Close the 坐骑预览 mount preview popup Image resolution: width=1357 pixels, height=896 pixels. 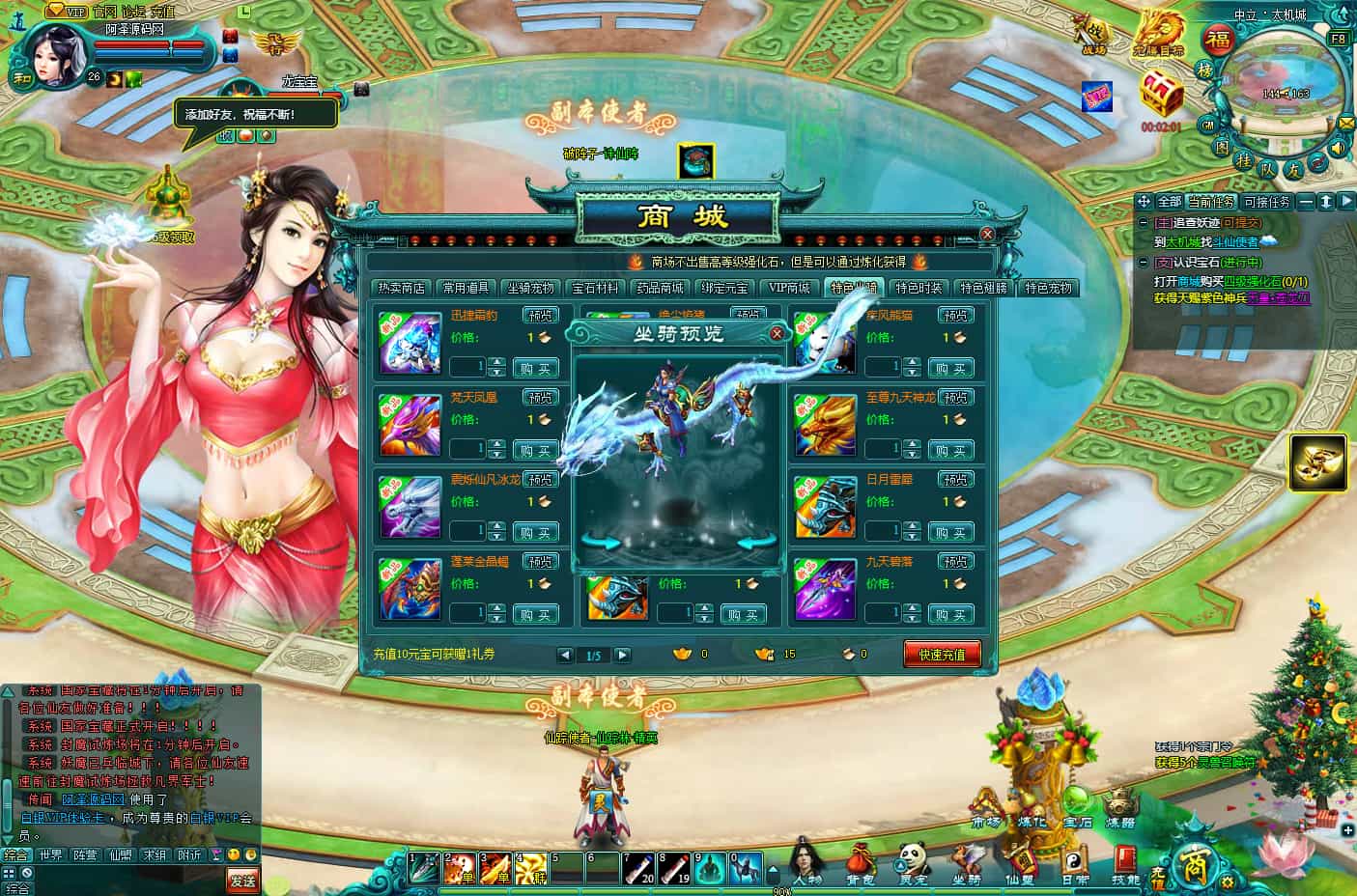click(777, 333)
